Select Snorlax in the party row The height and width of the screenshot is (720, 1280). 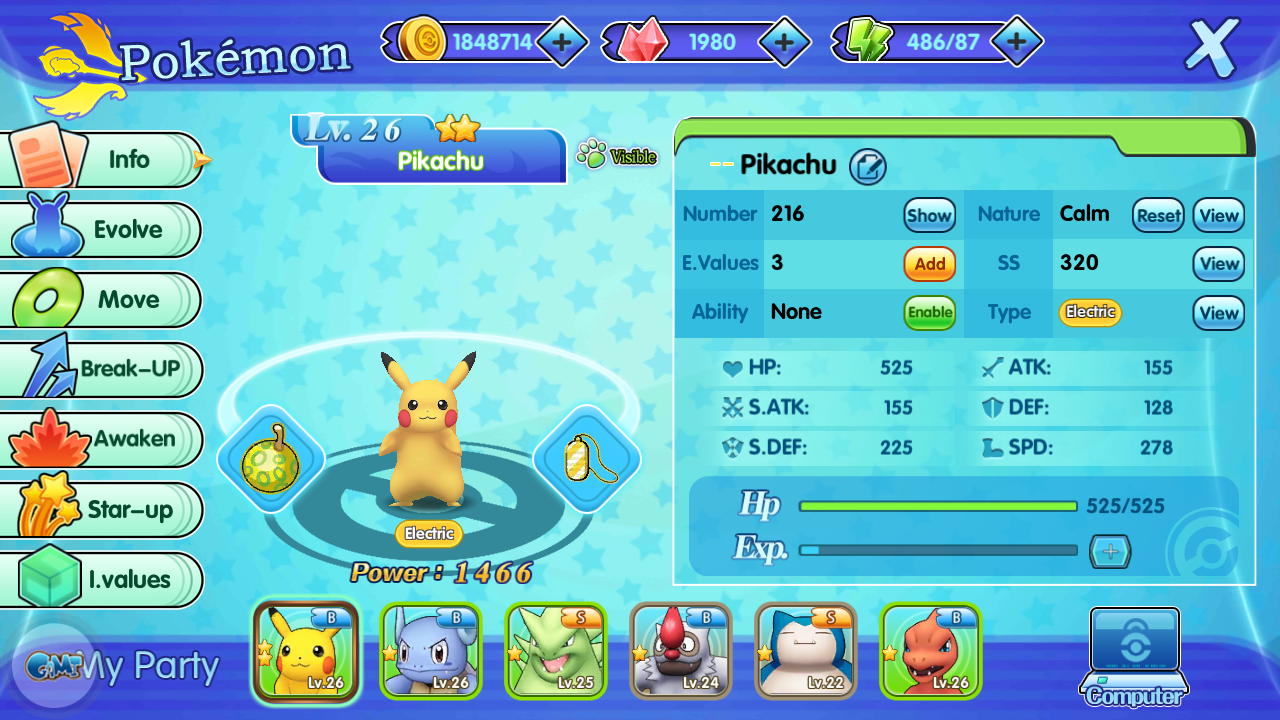click(x=805, y=651)
